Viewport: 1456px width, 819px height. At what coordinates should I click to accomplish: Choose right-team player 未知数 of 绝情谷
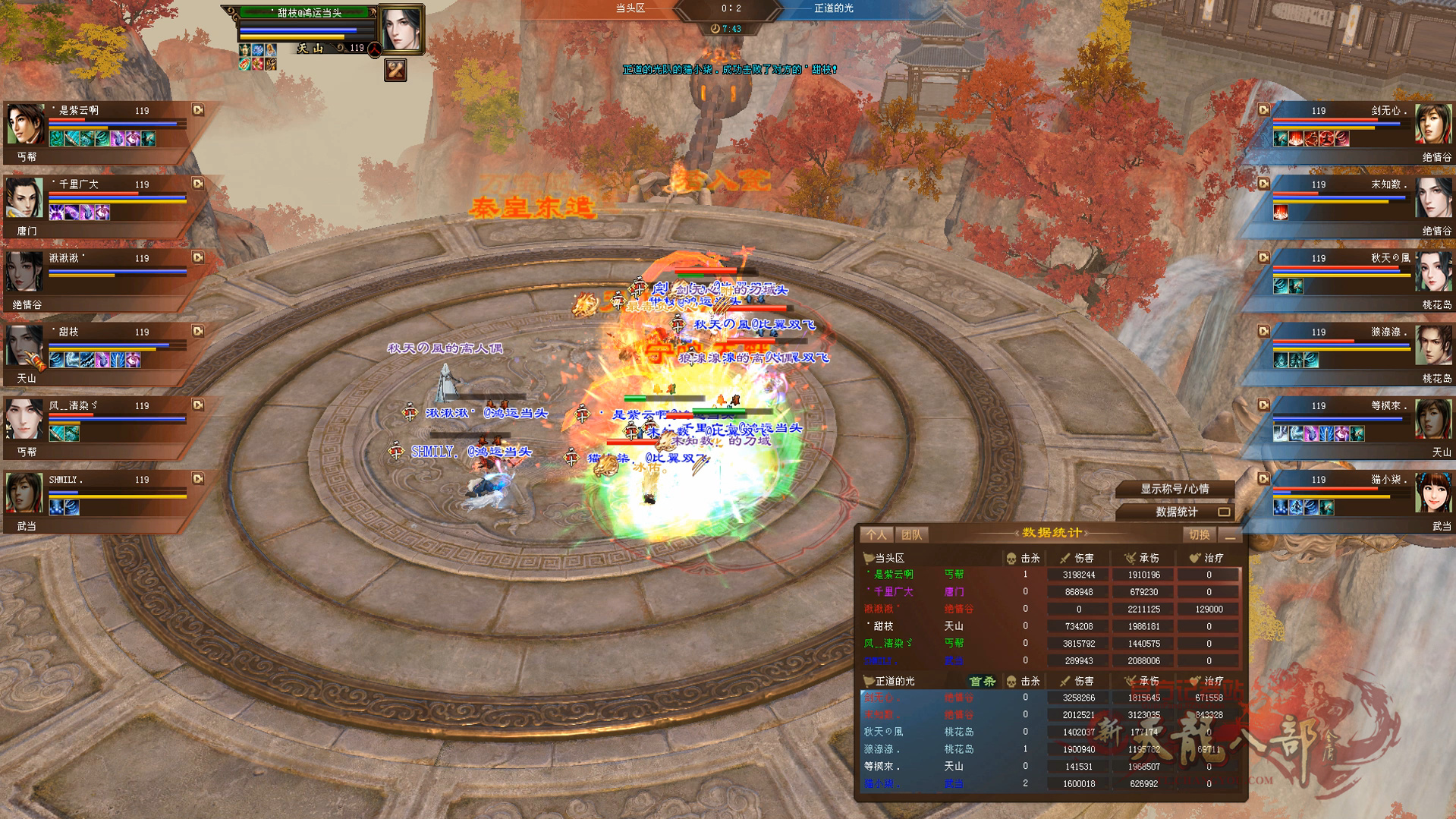click(1432, 198)
